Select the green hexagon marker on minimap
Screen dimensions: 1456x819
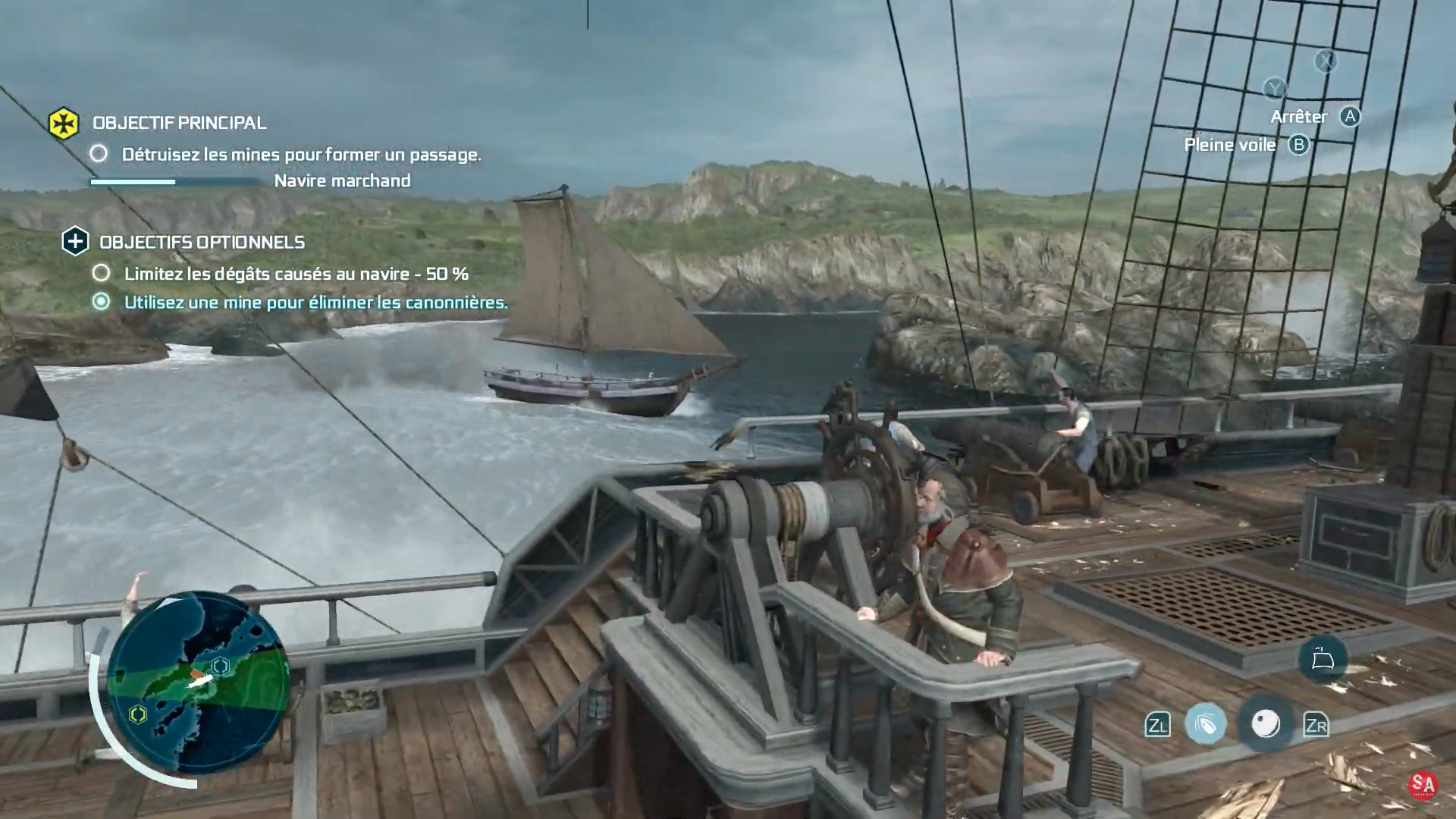coord(138,714)
